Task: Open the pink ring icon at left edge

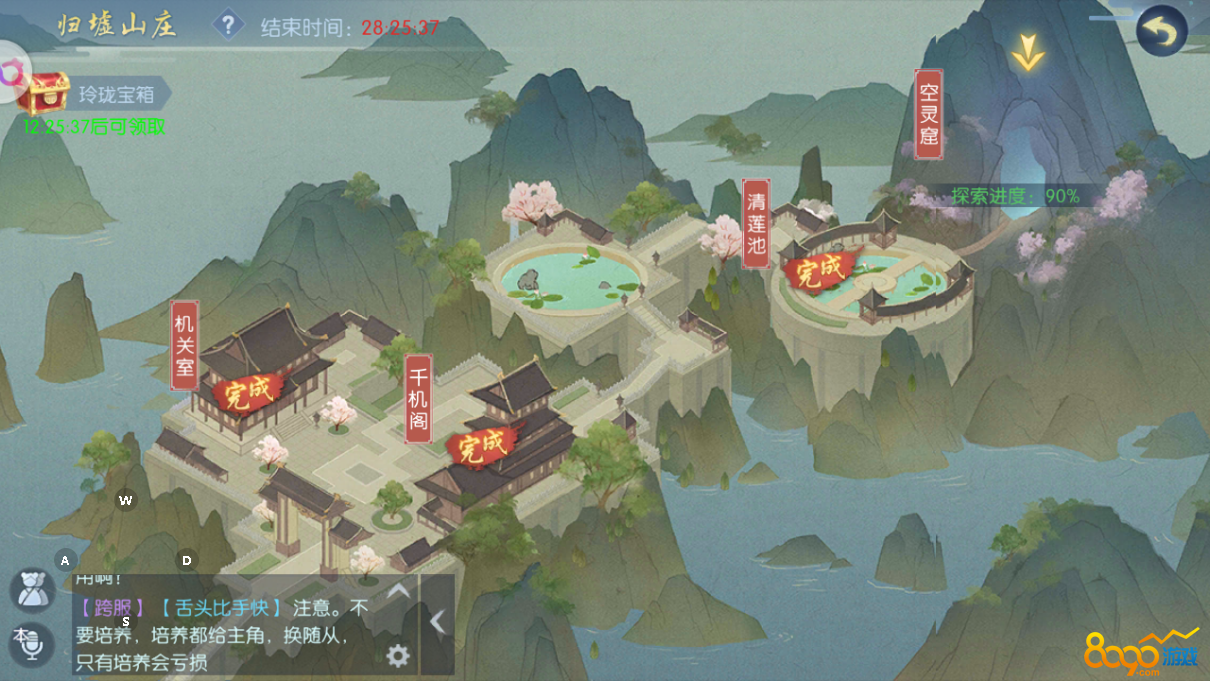Action: (x=10, y=73)
